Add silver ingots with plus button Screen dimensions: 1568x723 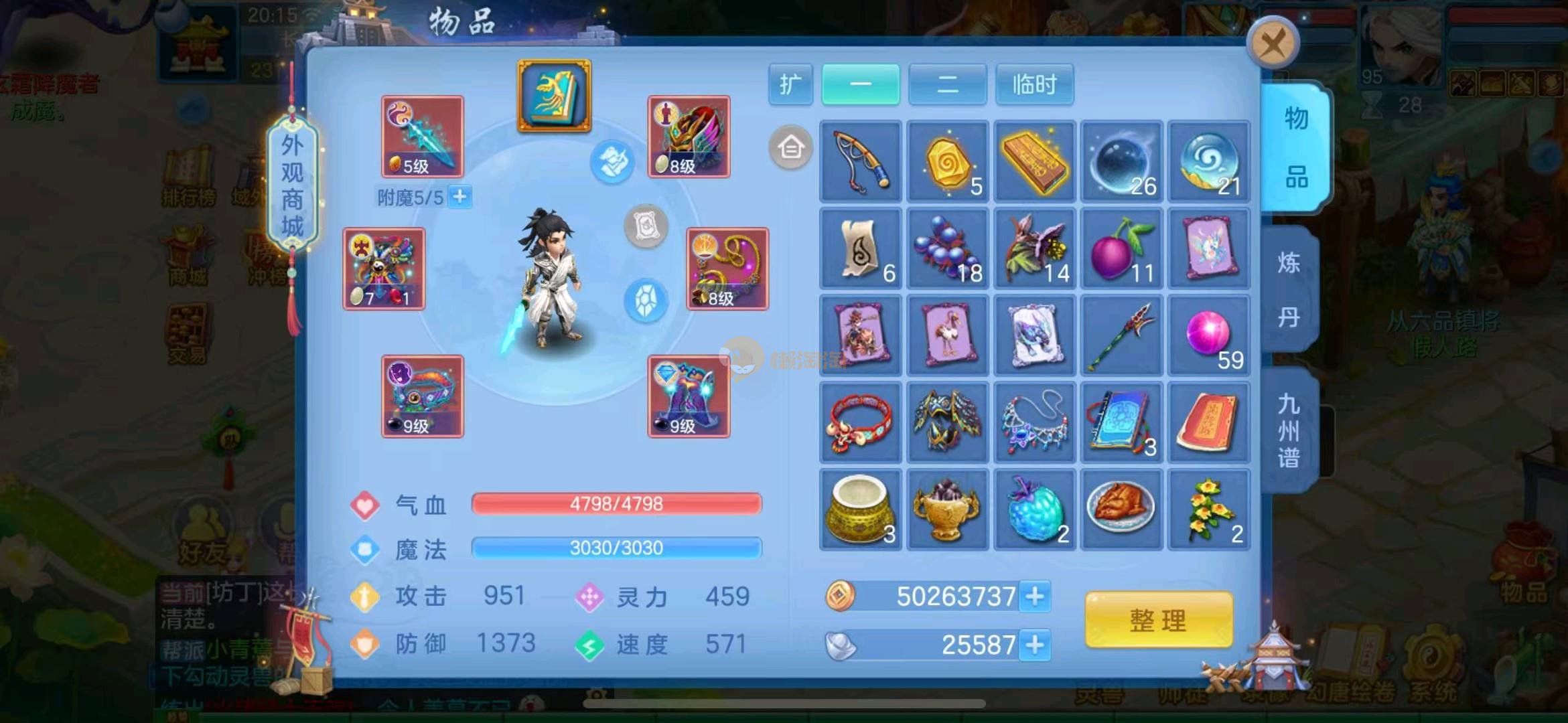pyautogui.click(x=1035, y=645)
